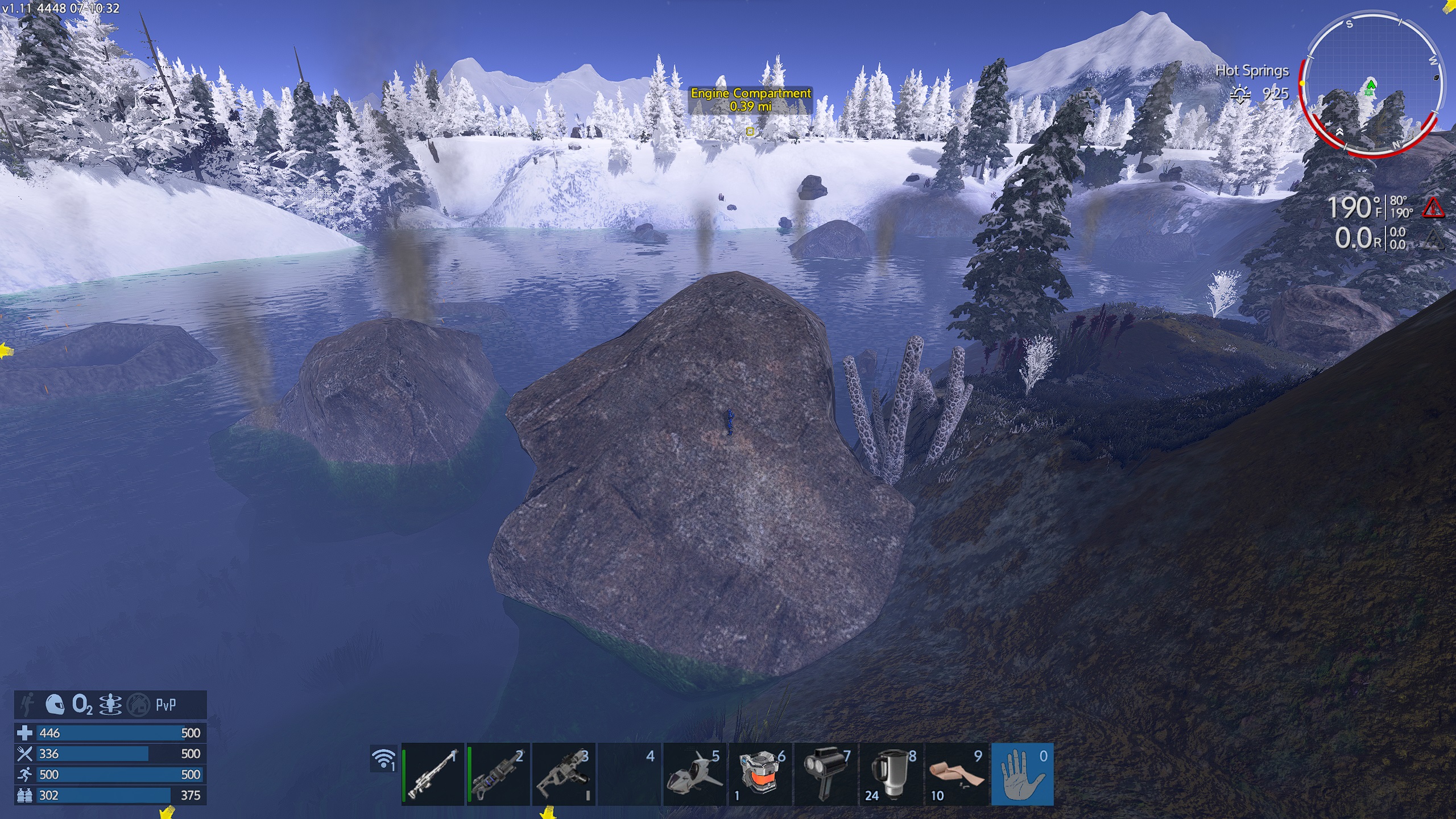This screenshot has height=819, width=1456.
Task: Select the sniper rifle in hotbar slot 1
Action: point(433,774)
